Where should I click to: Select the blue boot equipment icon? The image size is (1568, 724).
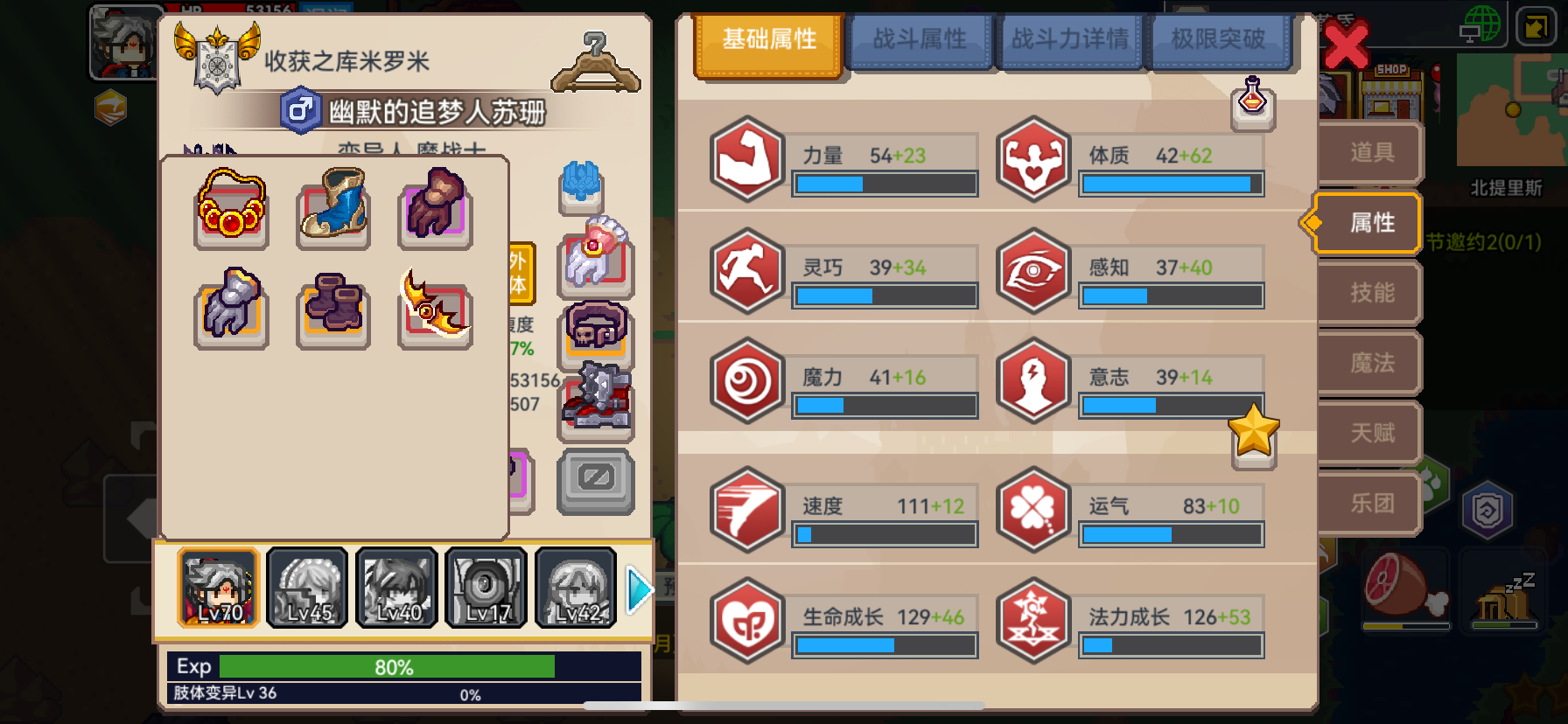333,207
